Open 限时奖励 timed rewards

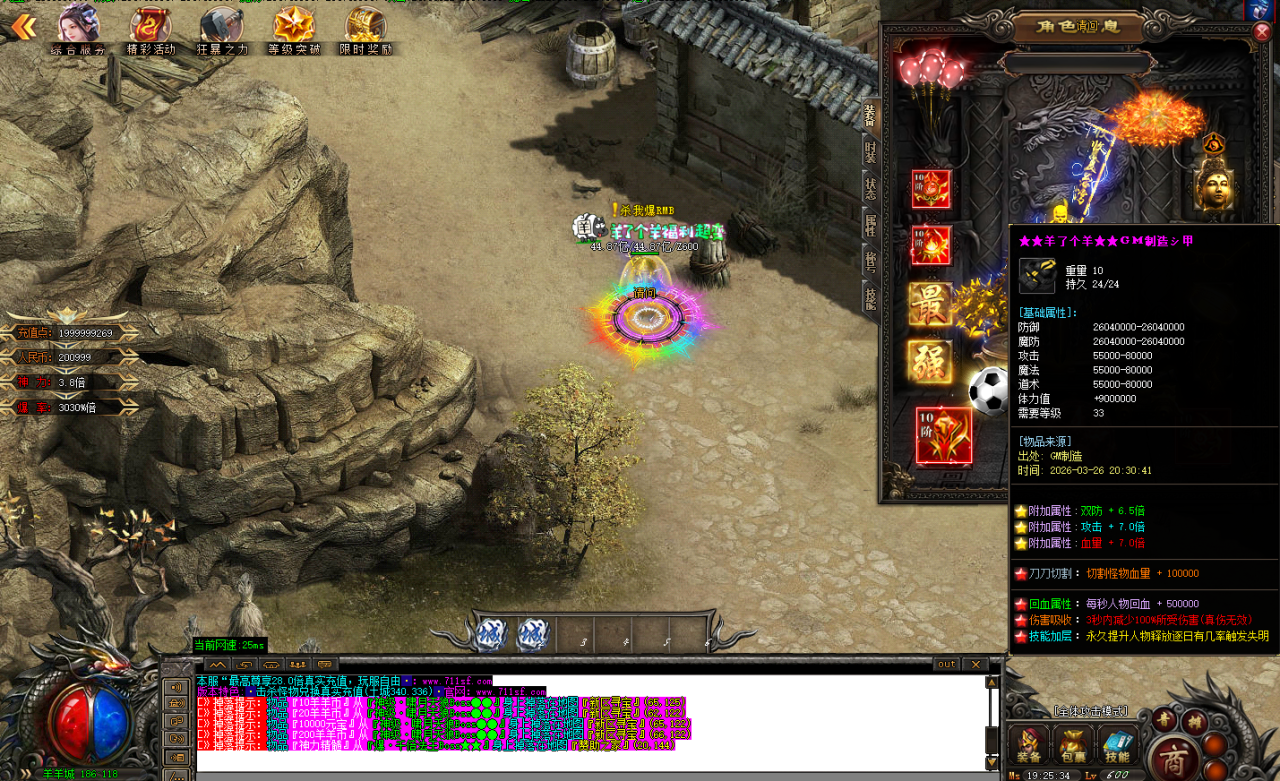(365, 29)
